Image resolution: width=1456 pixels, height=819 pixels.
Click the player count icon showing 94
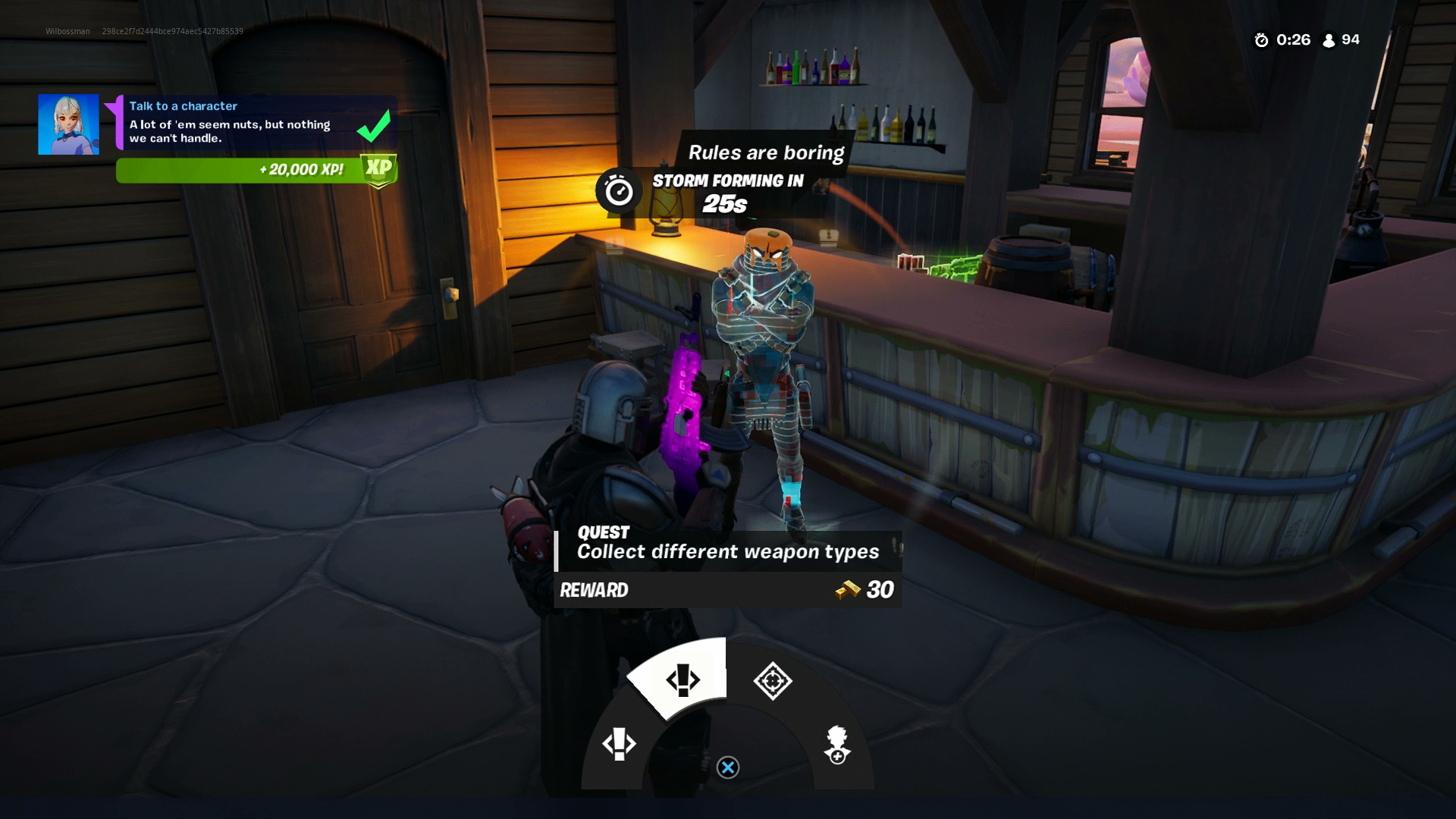click(1329, 40)
